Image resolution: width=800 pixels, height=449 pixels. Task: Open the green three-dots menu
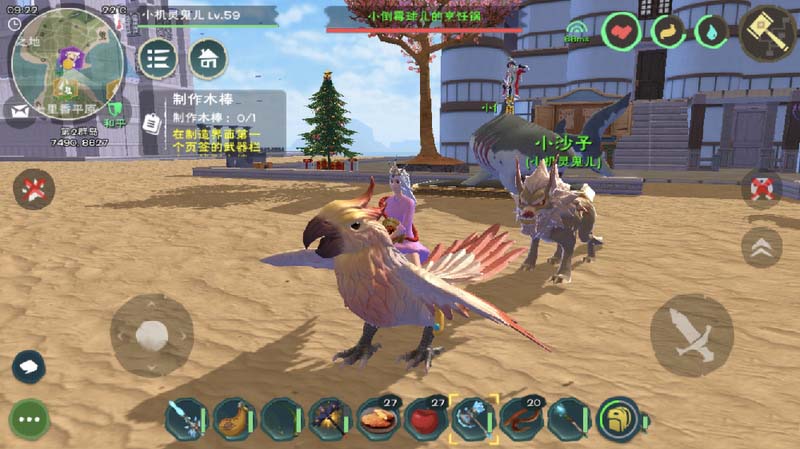[x=30, y=419]
